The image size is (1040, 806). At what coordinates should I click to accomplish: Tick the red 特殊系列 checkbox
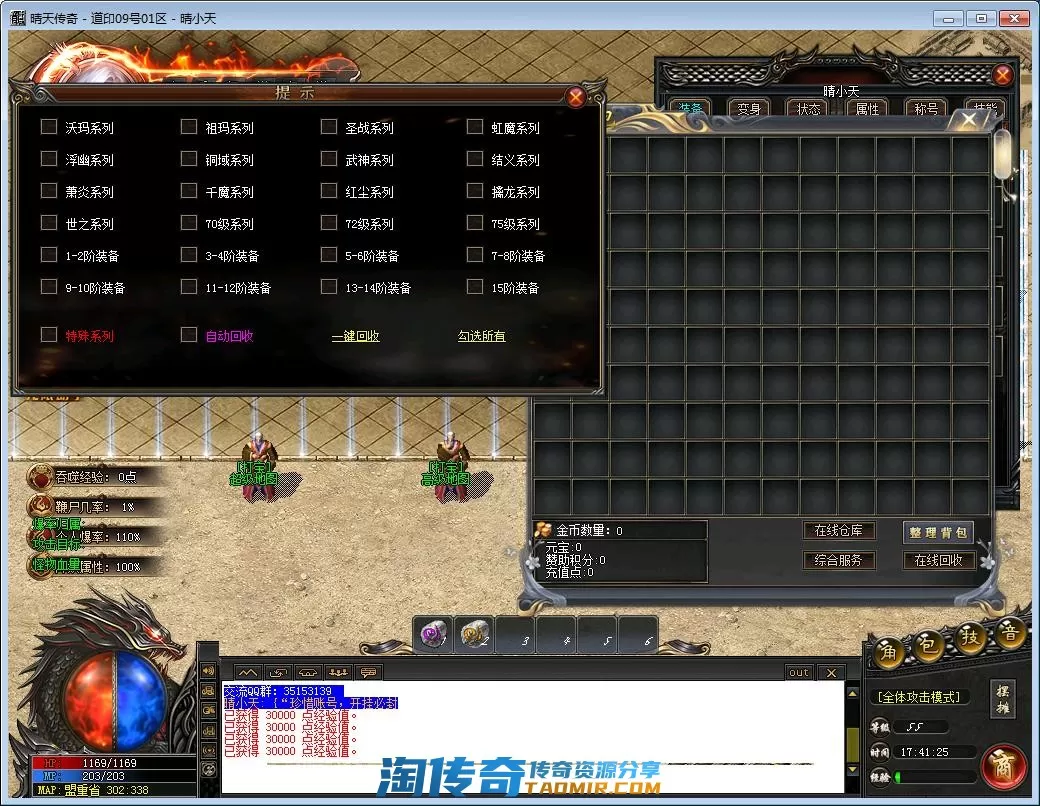(49, 335)
